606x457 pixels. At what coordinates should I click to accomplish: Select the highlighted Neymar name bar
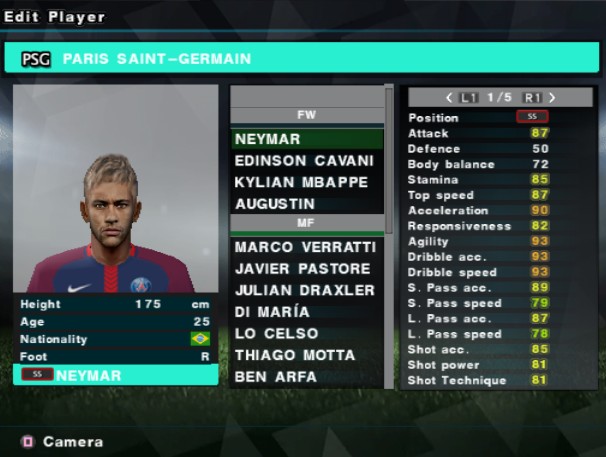coord(116,376)
